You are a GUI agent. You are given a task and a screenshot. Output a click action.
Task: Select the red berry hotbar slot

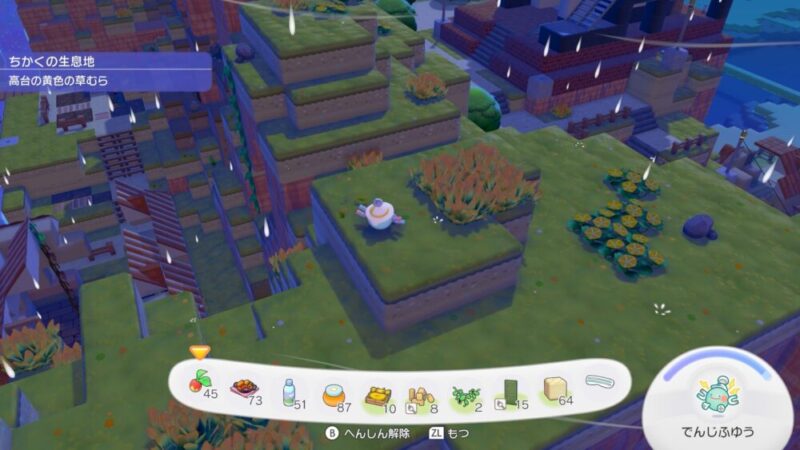pos(200,386)
